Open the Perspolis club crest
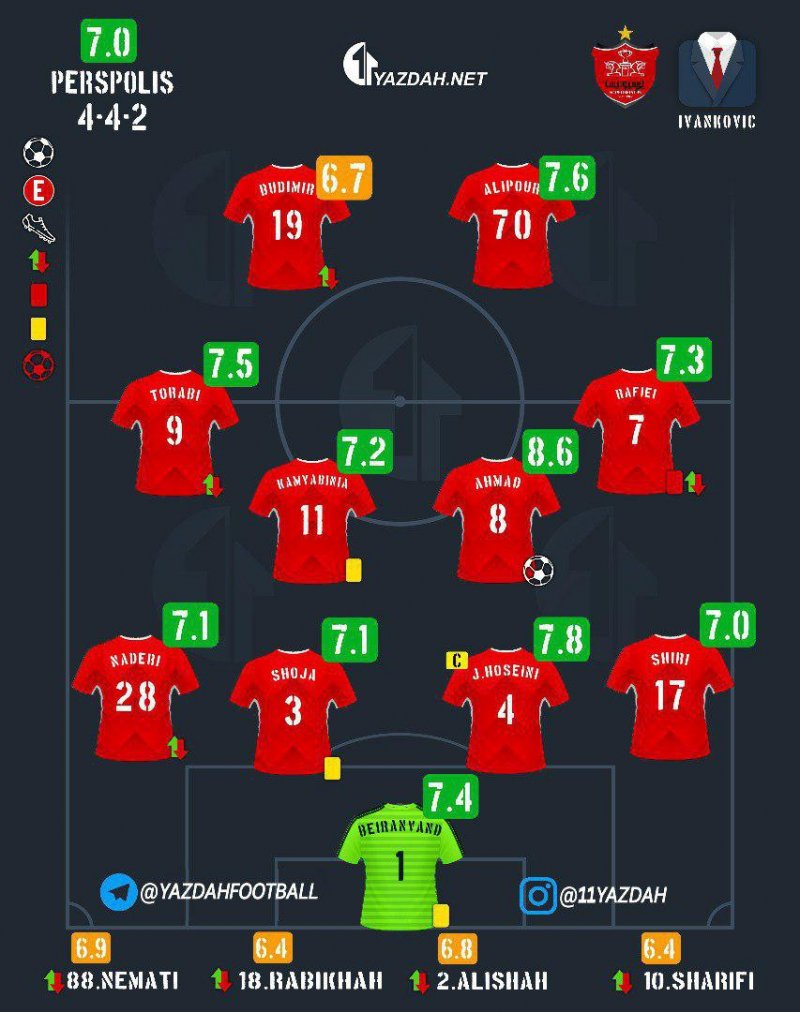Screen dimensions: 800x1012 (x=625, y=72)
